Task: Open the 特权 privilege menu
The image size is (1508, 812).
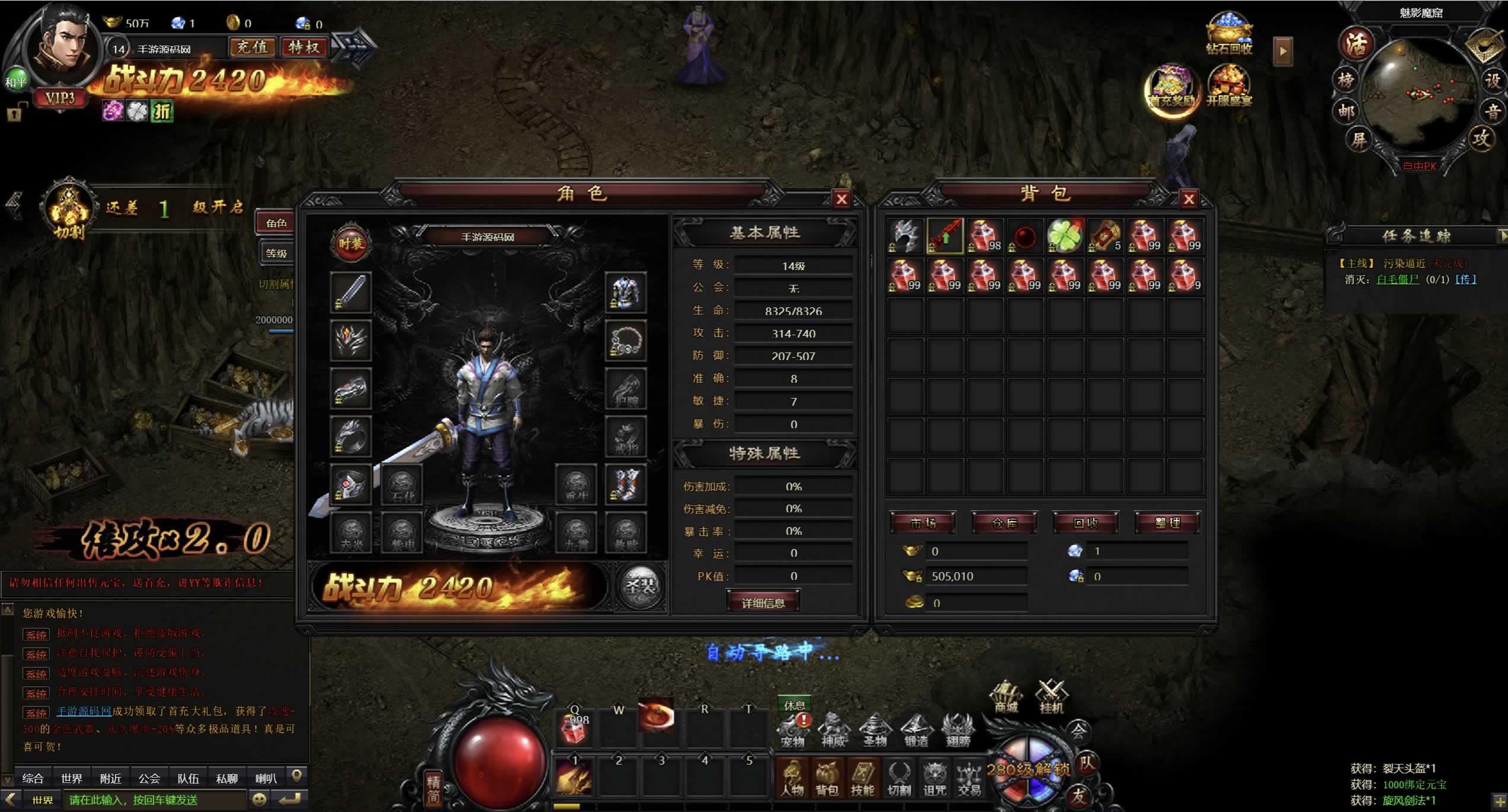Action: 304,47
